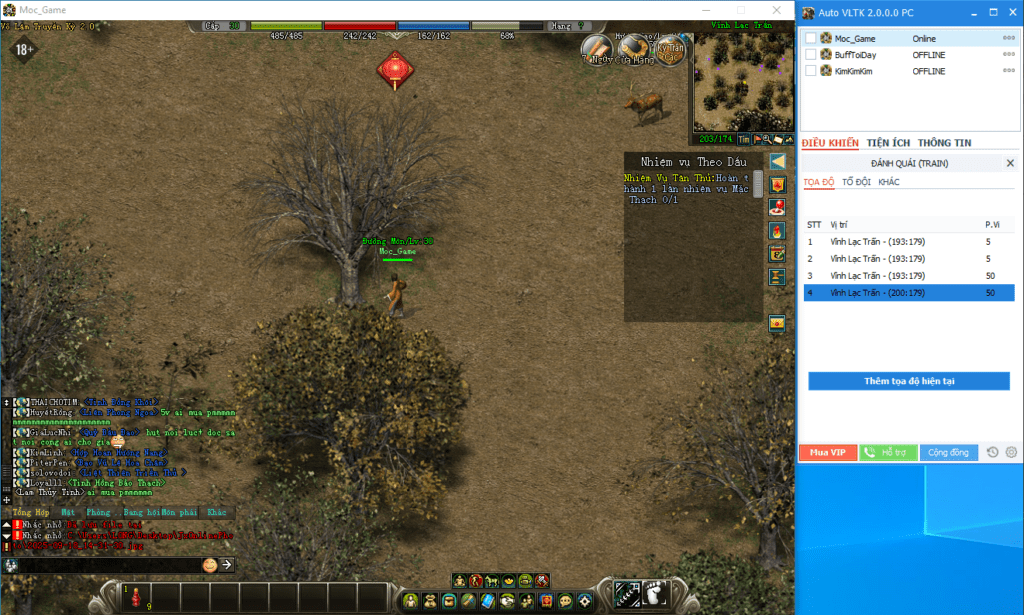1024x615 pixels.
Task: Open the chat emoji picker
Action: coord(210,565)
